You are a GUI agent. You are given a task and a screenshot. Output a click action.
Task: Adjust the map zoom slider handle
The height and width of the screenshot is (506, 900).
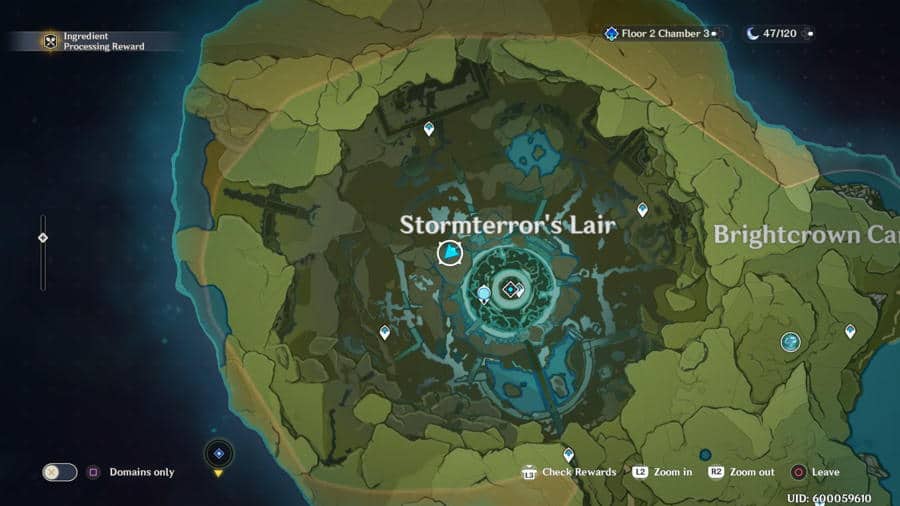point(42,238)
